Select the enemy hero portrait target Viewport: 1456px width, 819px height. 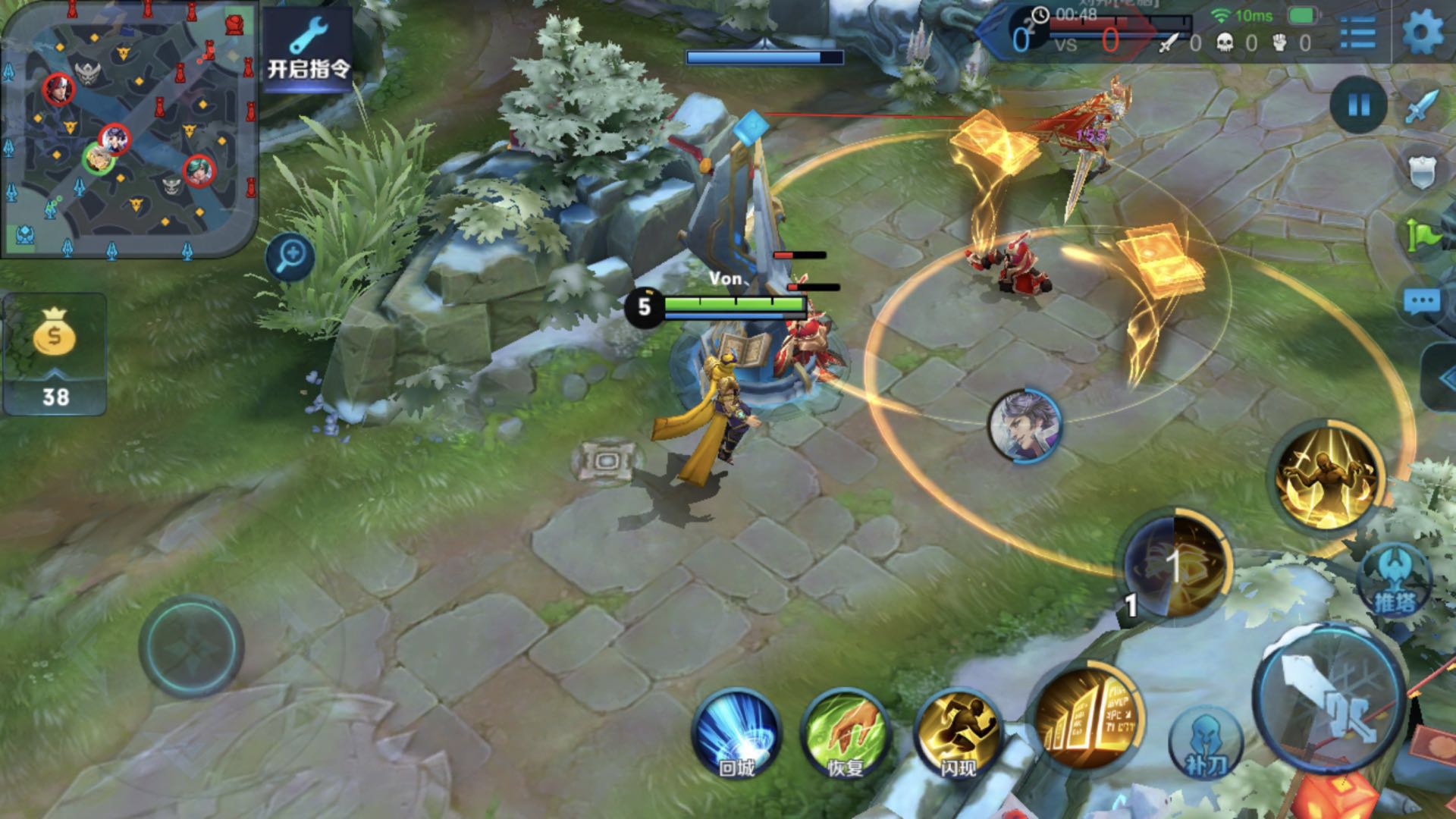coord(1025,425)
